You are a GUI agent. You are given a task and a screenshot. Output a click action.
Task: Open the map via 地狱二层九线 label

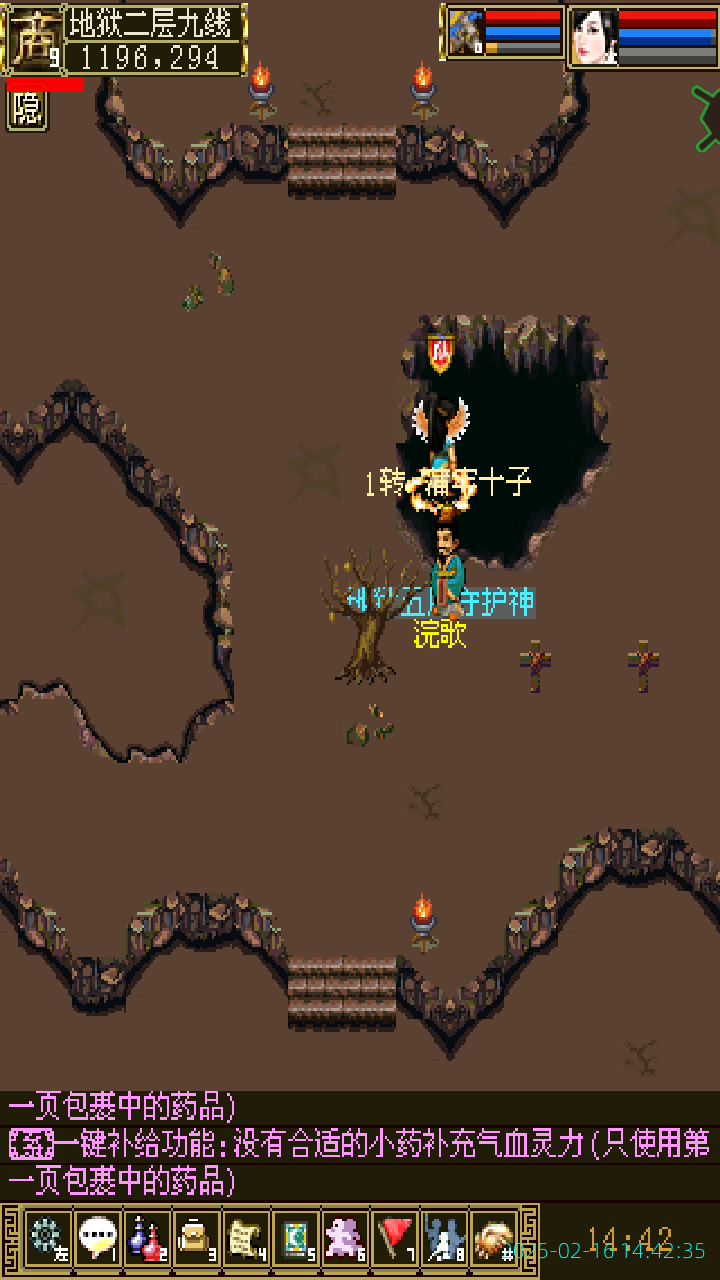[x=155, y=22]
